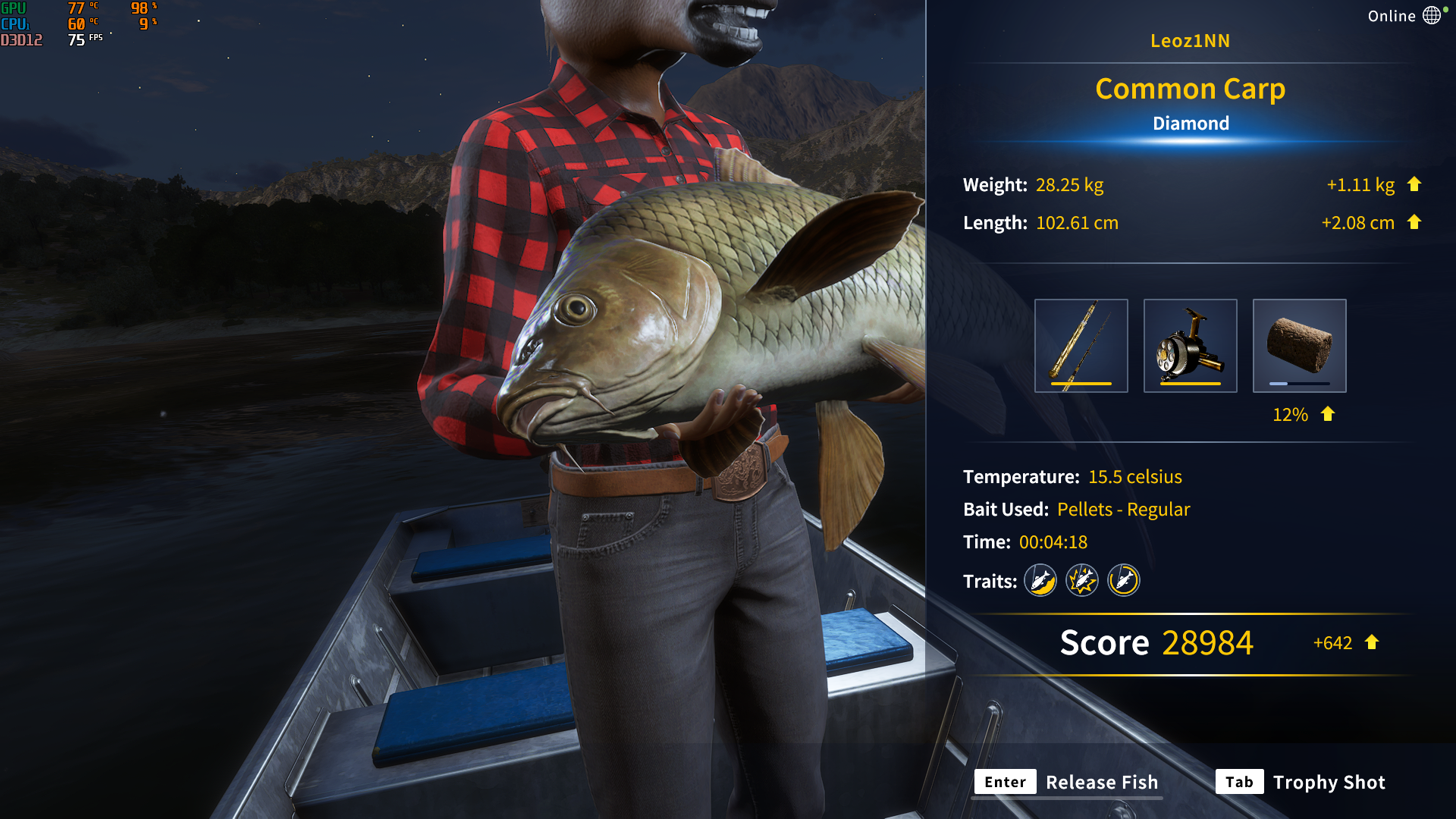Toggle the 12% bait upgrade arrow

pyautogui.click(x=1327, y=414)
